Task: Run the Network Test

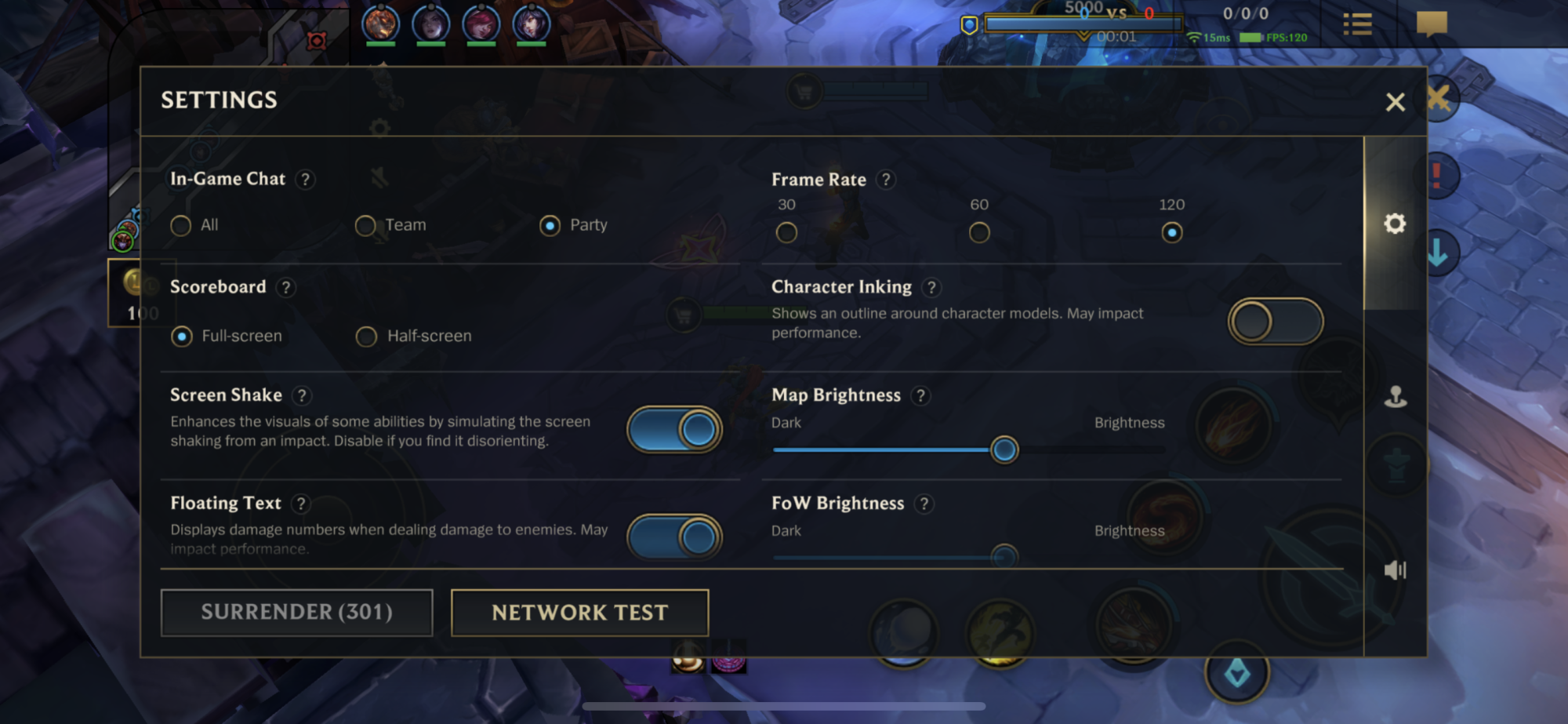Action: coord(579,613)
